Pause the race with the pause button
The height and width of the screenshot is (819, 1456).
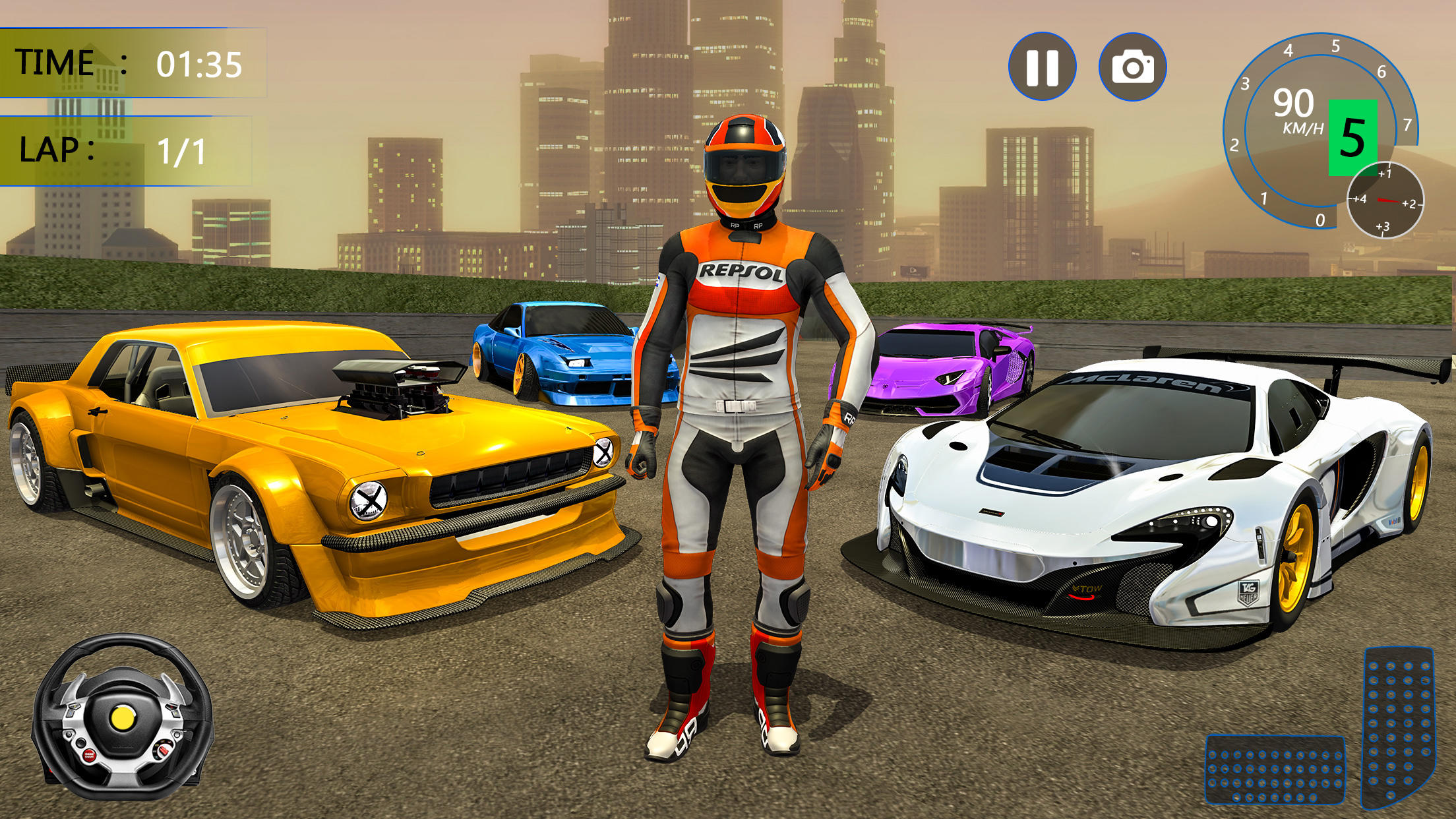point(1042,67)
